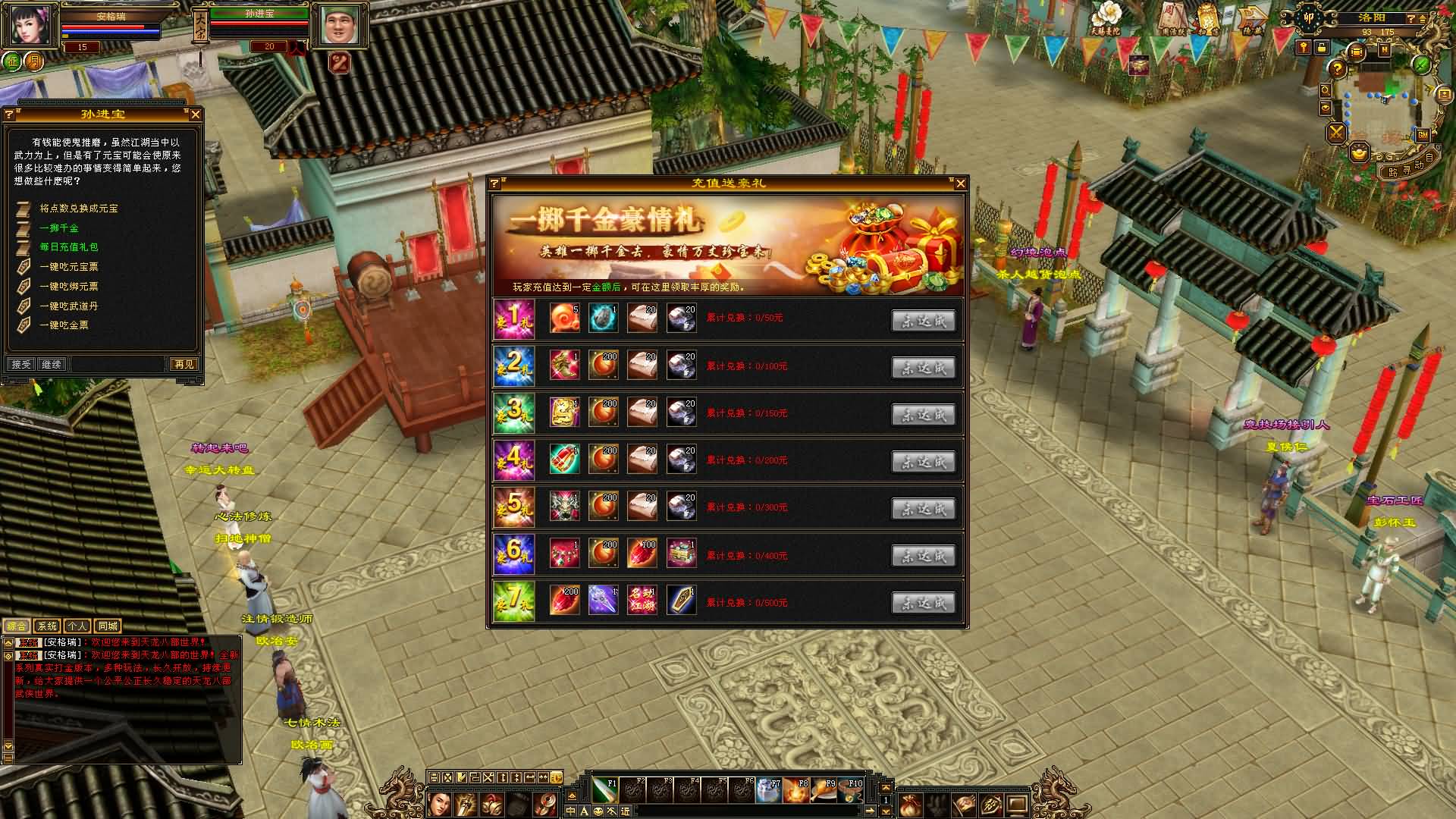The width and height of the screenshot is (1456, 819).
Task: Close the 充值送豪礼 reward window
Action: [x=960, y=184]
